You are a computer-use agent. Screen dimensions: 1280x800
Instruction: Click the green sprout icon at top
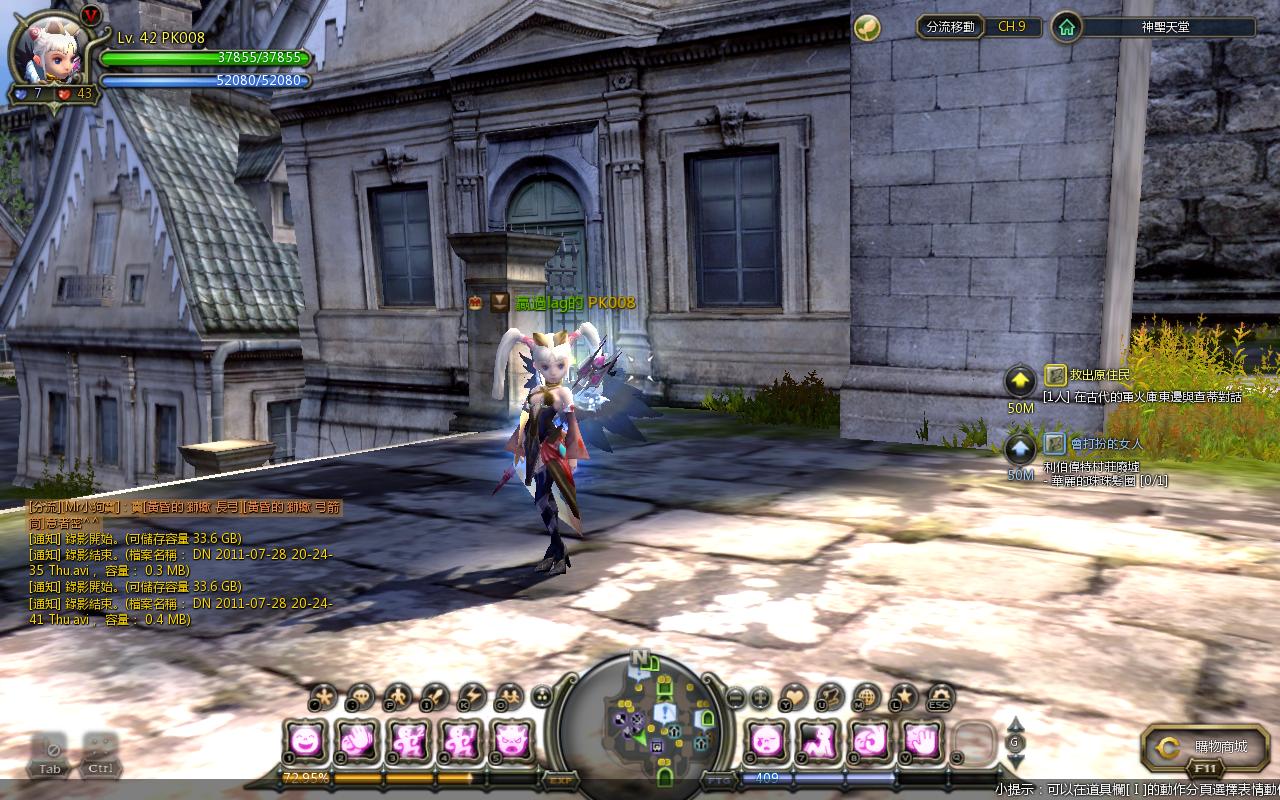[867, 28]
